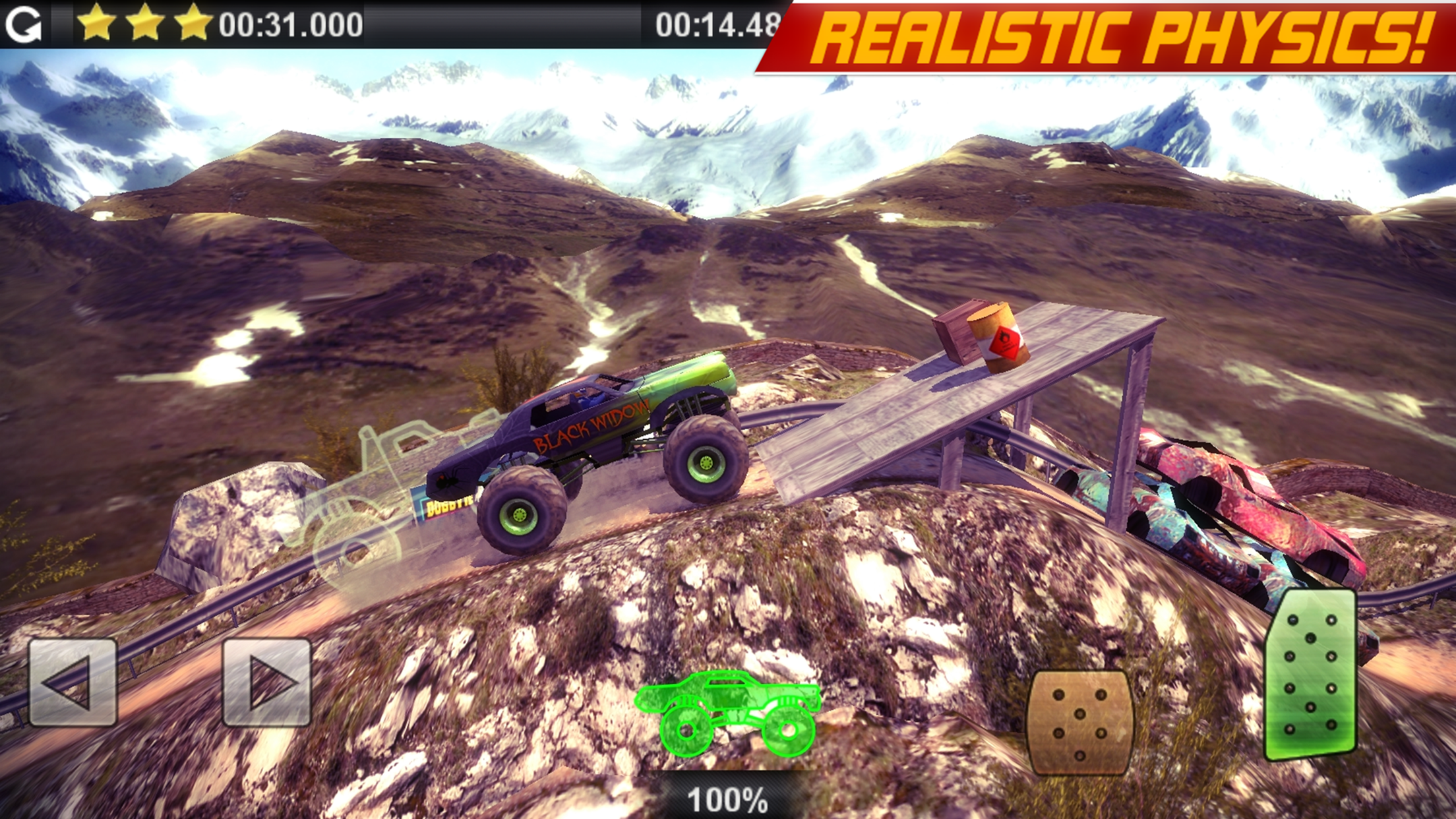Tap the left tilt arrow button

73,682
